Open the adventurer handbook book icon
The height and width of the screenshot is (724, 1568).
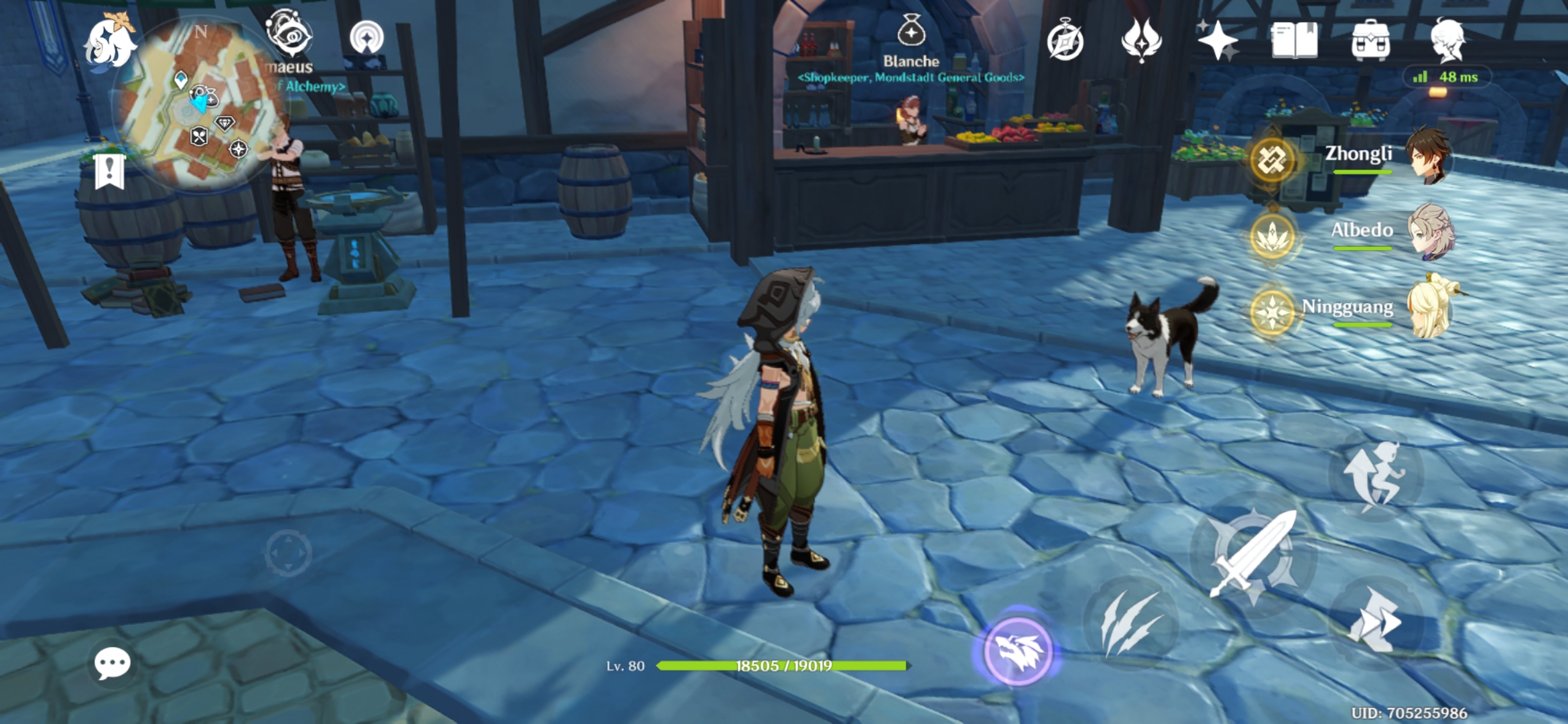(1294, 40)
